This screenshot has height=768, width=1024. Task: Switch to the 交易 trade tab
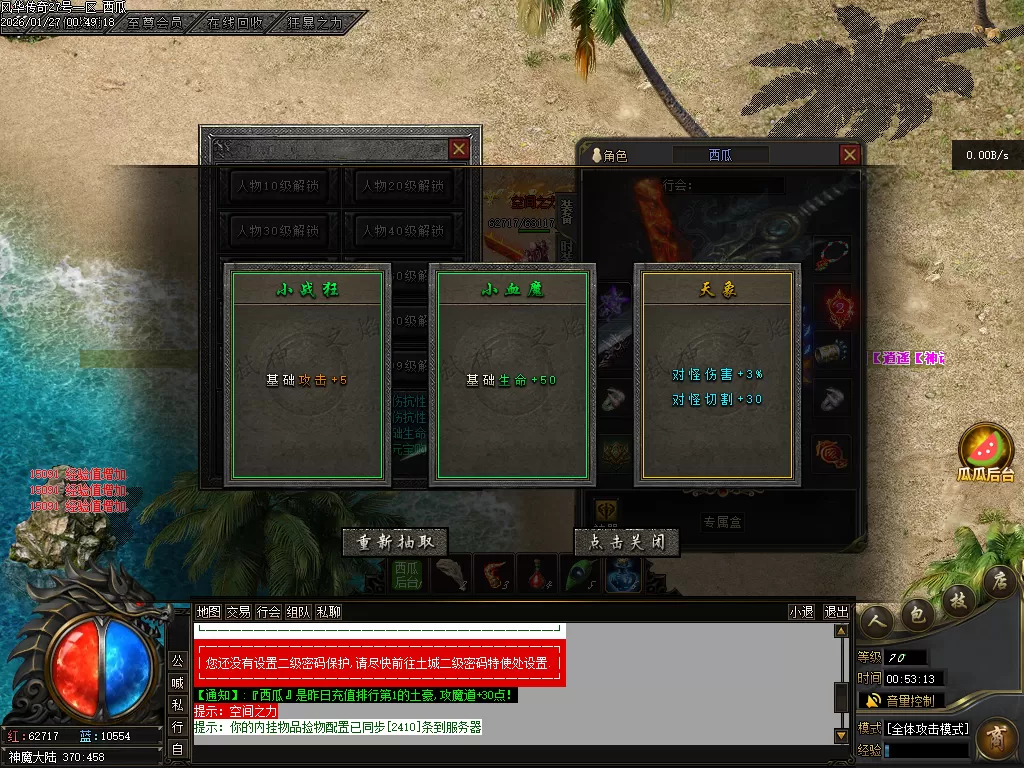pos(238,612)
